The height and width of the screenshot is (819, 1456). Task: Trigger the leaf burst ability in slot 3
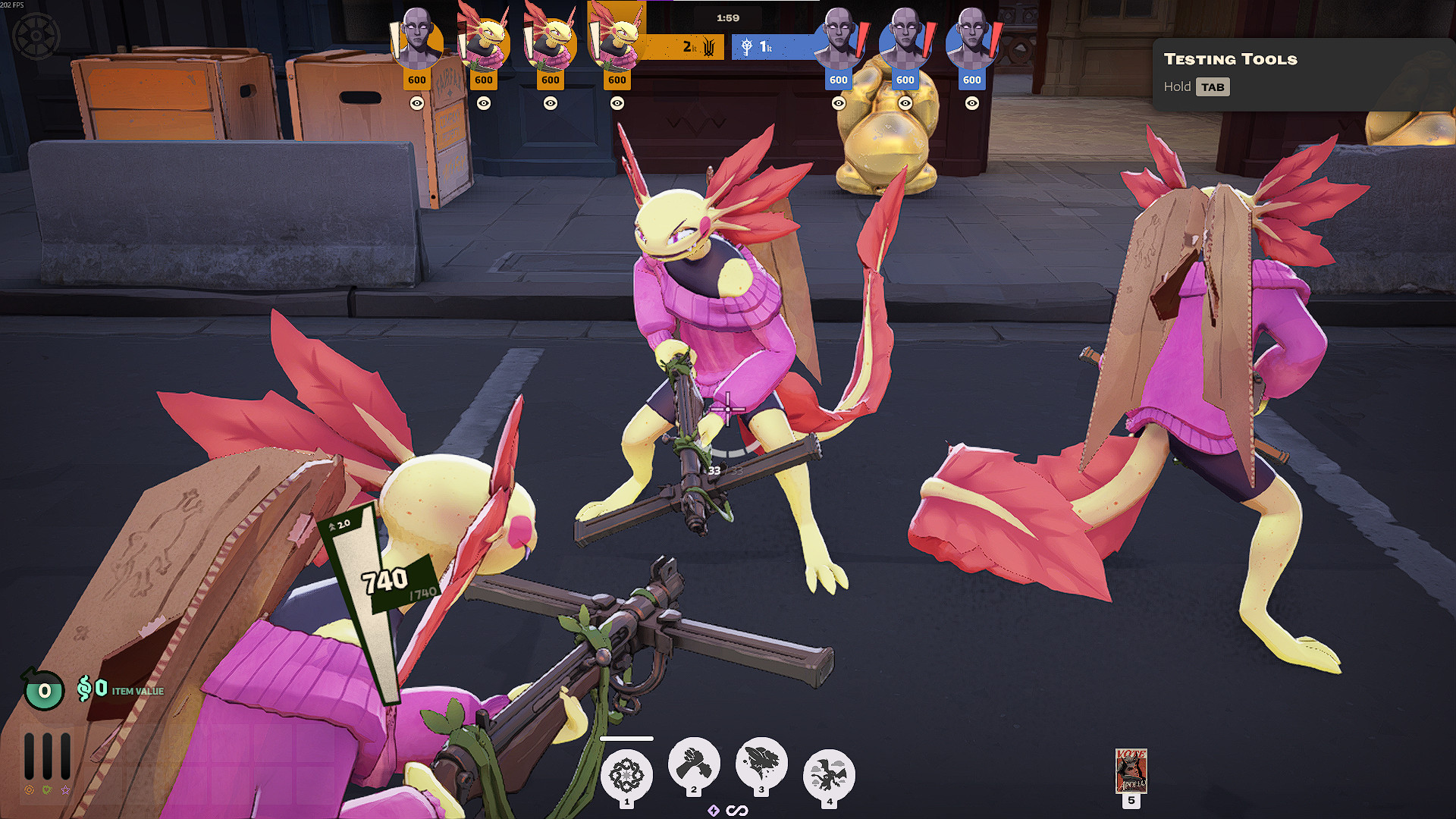pos(761,764)
